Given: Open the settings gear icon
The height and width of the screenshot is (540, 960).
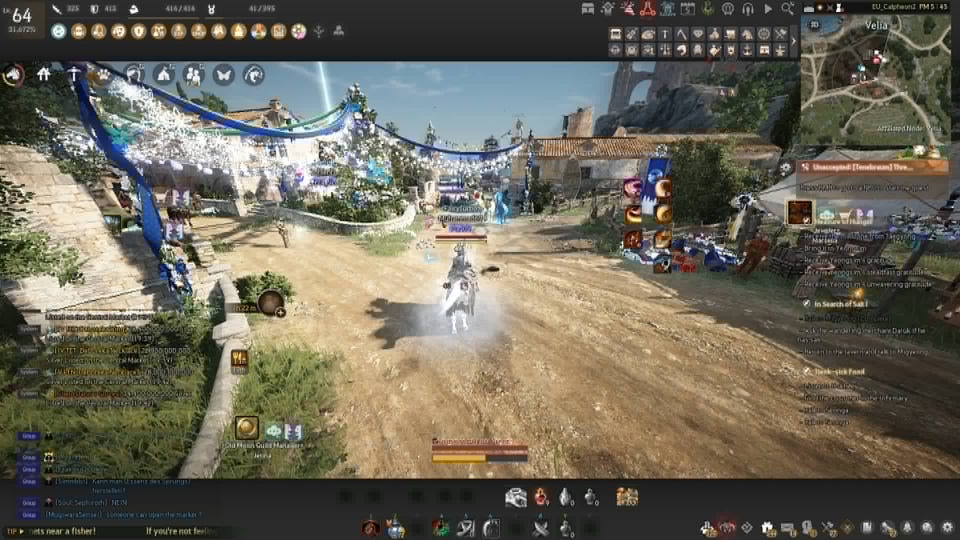Looking at the screenshot, I should (947, 527).
